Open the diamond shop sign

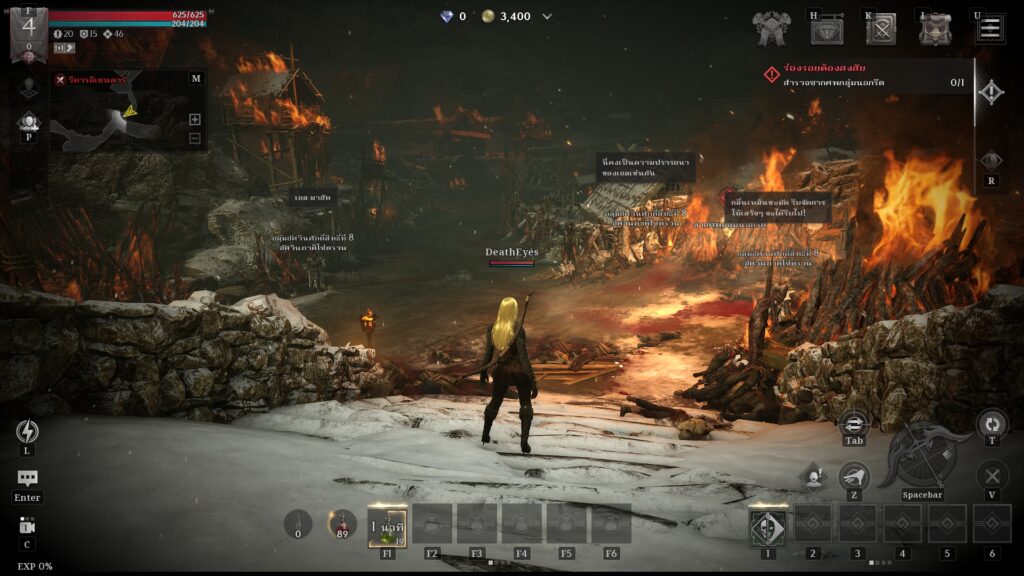click(827, 30)
